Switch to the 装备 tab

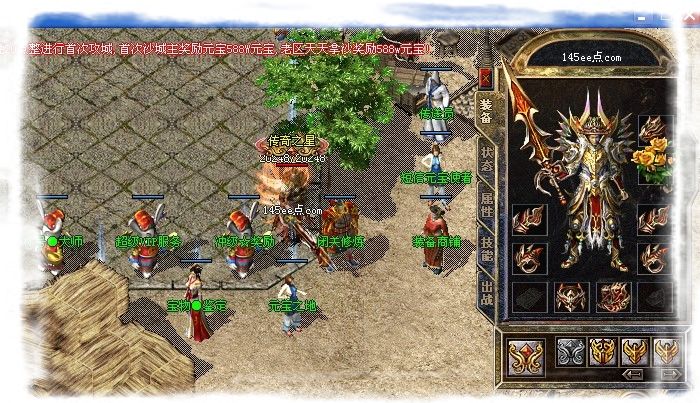tap(486, 113)
